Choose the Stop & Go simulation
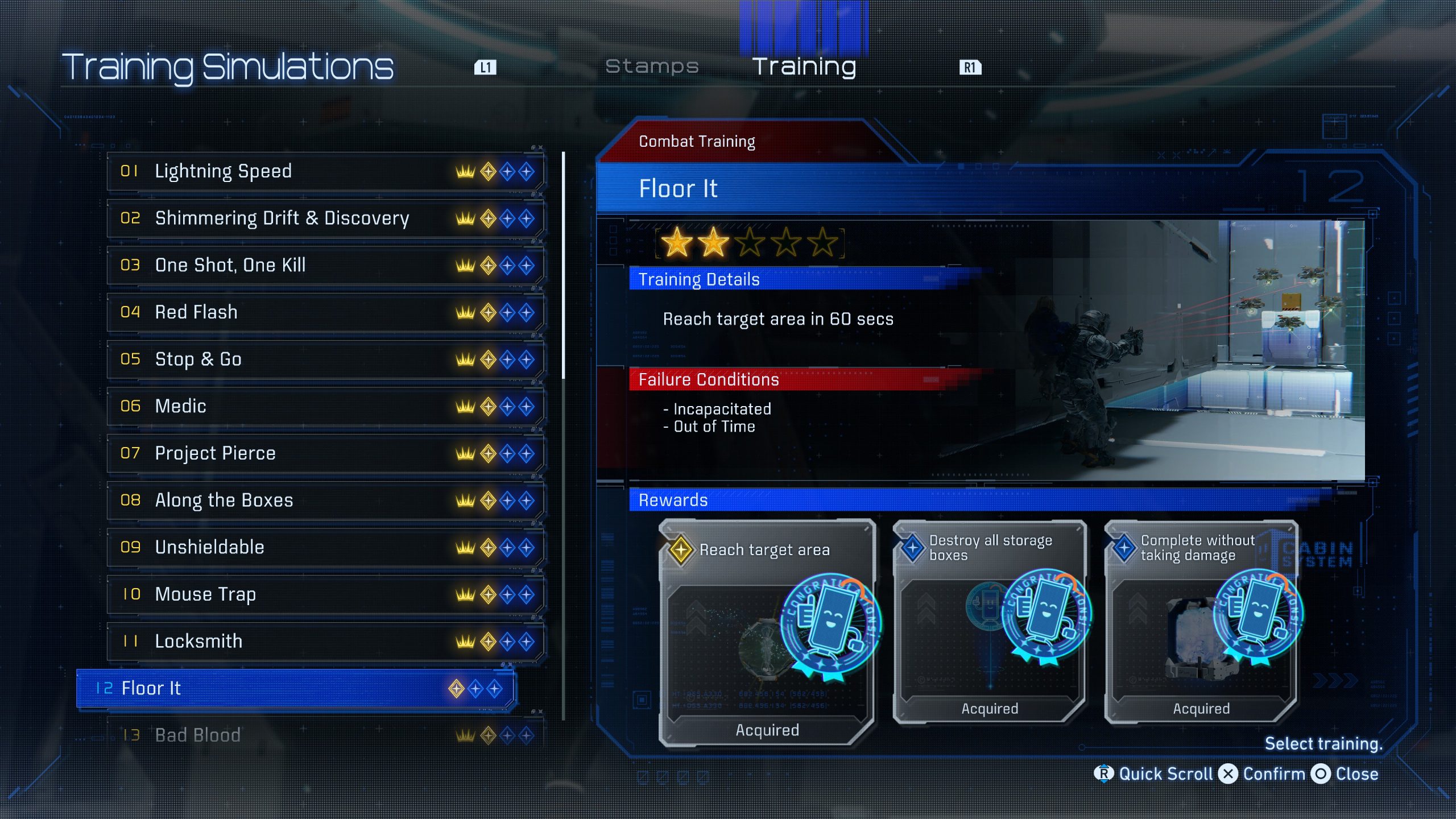The width and height of the screenshot is (1456, 819). pos(324,359)
